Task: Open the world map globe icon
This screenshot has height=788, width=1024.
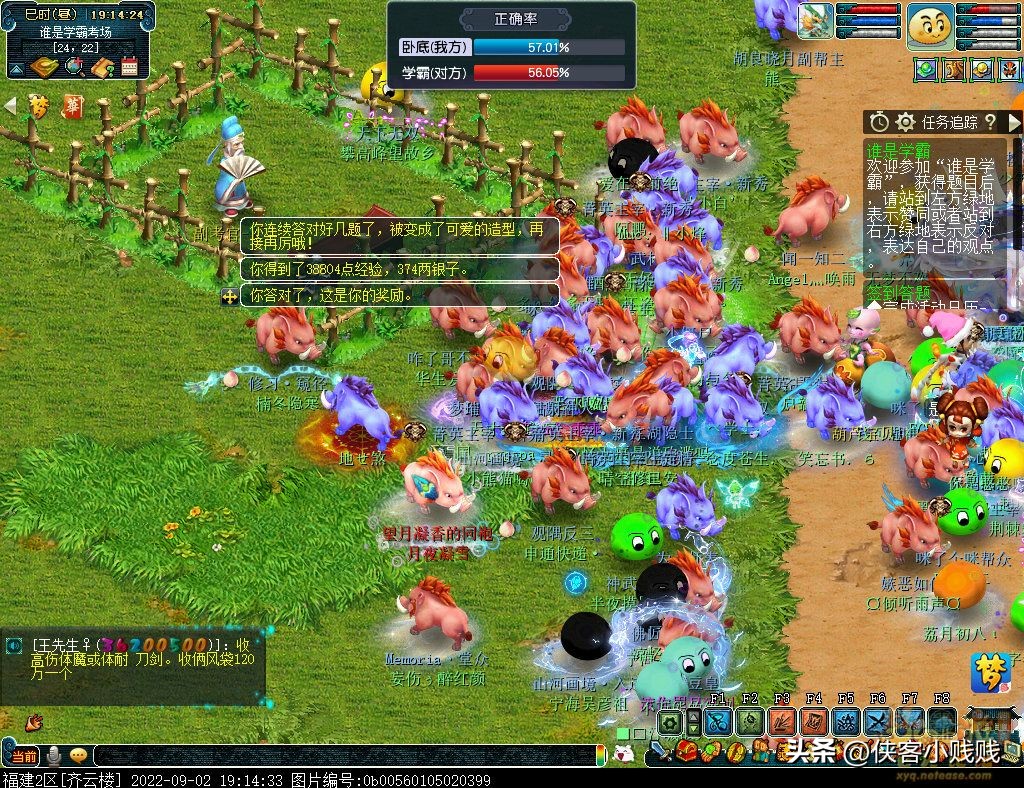Action: tap(73, 67)
